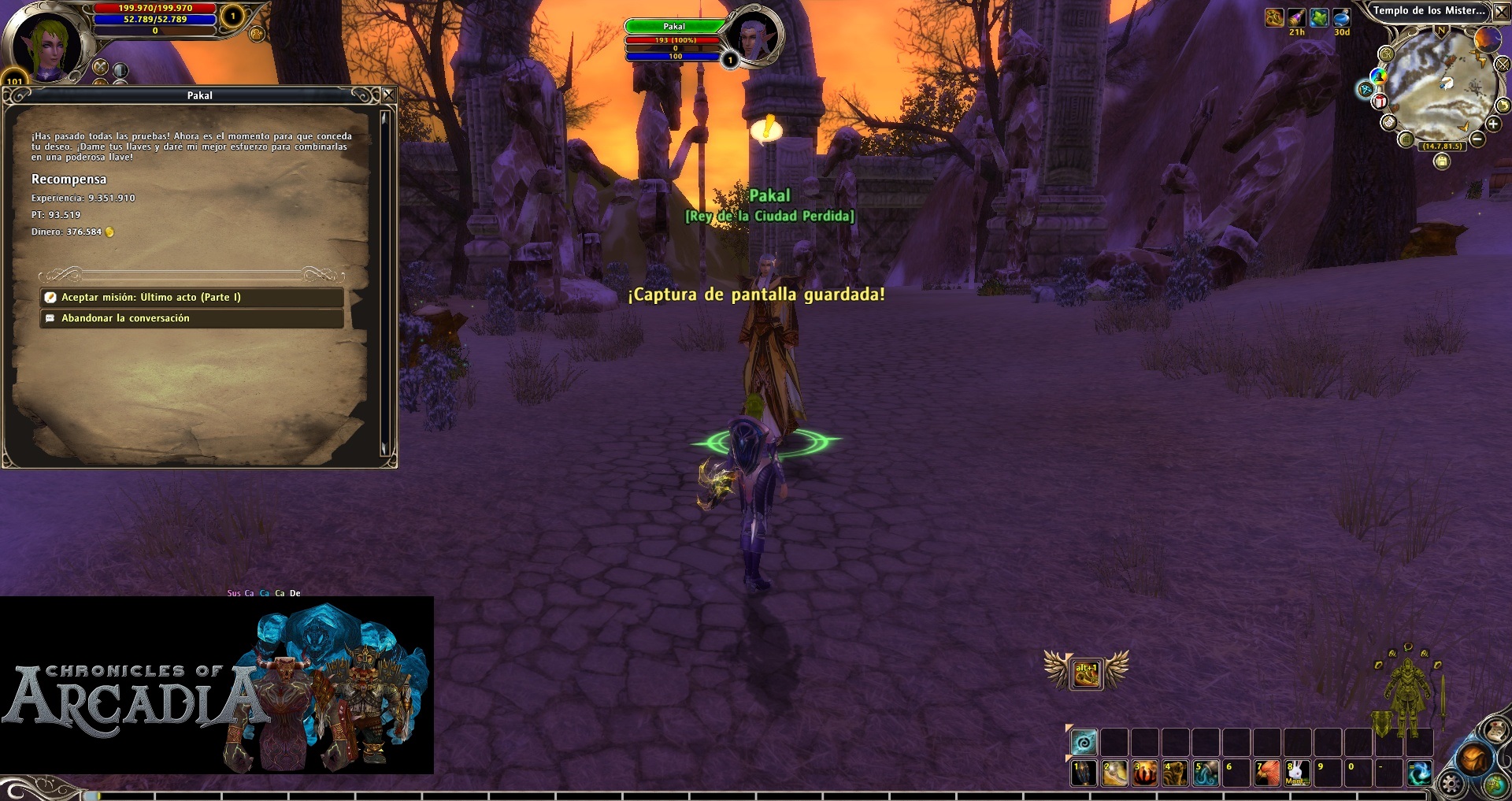Close the minimap with its X button
The width and height of the screenshot is (1512, 801).
(x=1500, y=11)
